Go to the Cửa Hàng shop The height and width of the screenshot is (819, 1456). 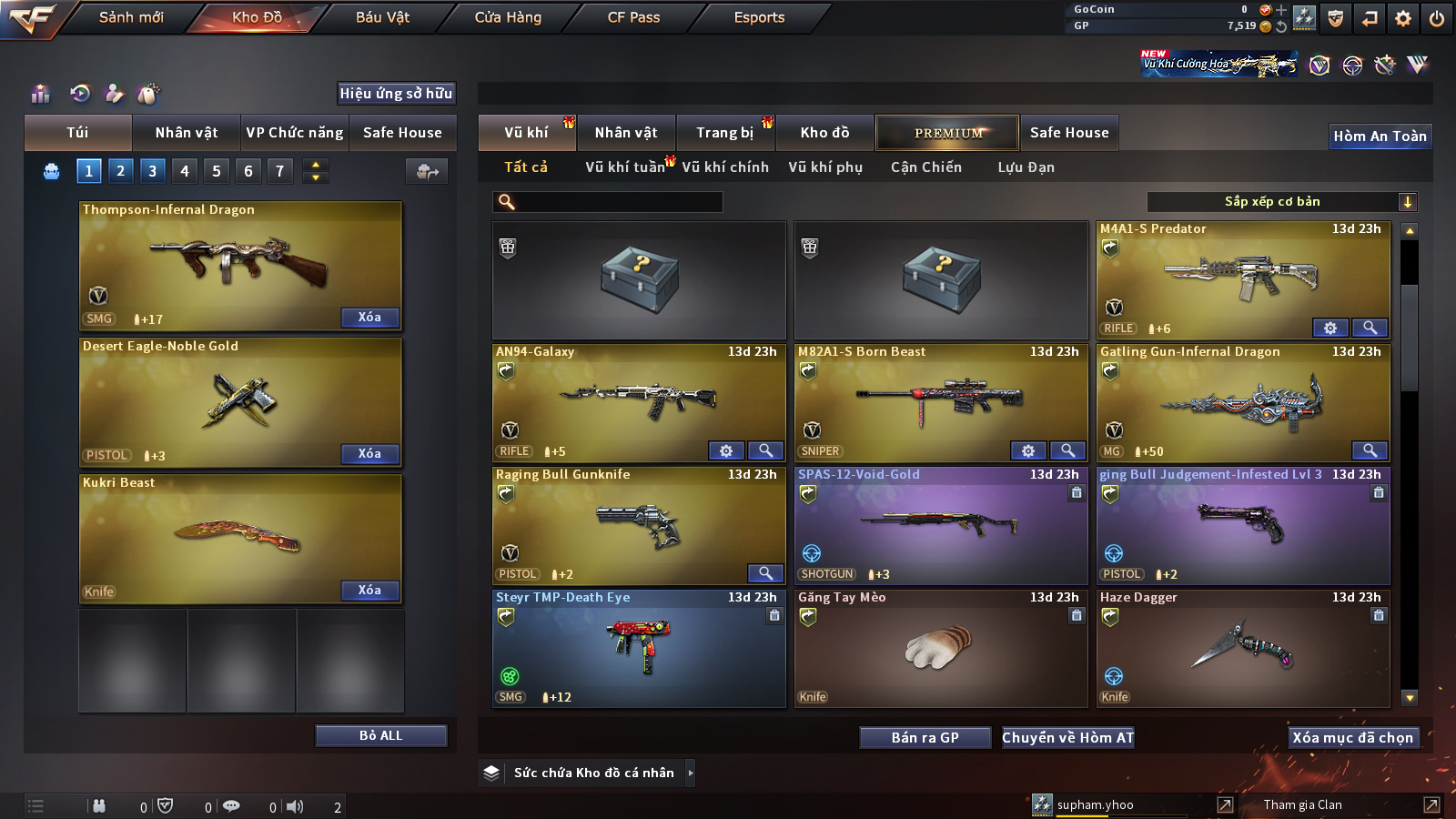coord(508,17)
